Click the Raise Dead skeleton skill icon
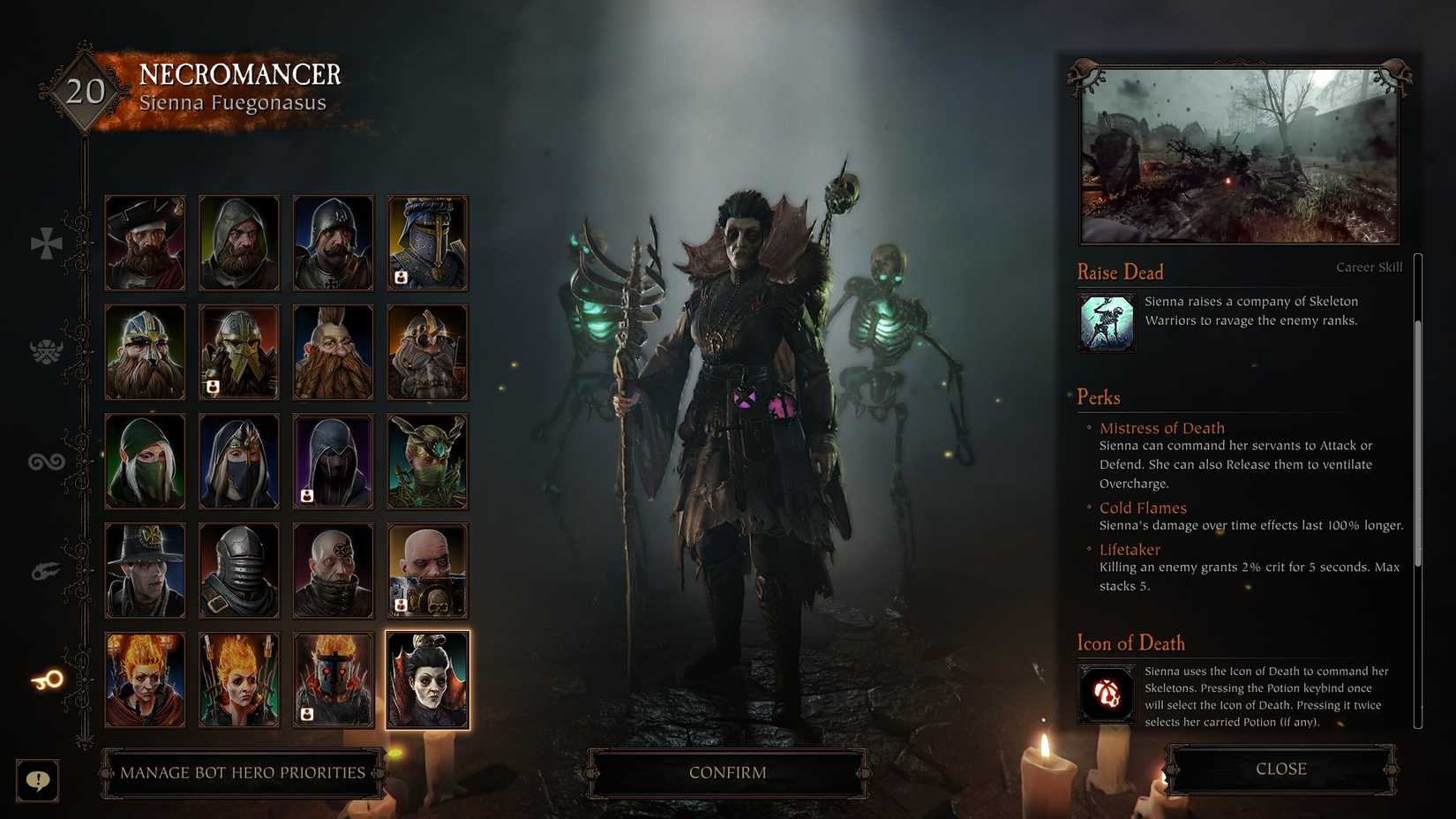Image resolution: width=1456 pixels, height=819 pixels. click(1106, 321)
